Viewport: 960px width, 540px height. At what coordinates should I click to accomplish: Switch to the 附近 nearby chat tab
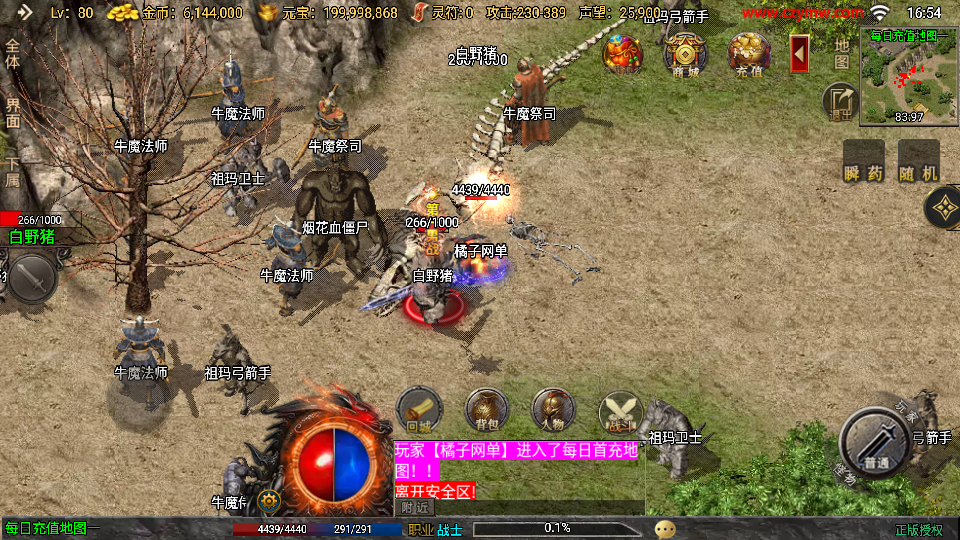point(413,508)
